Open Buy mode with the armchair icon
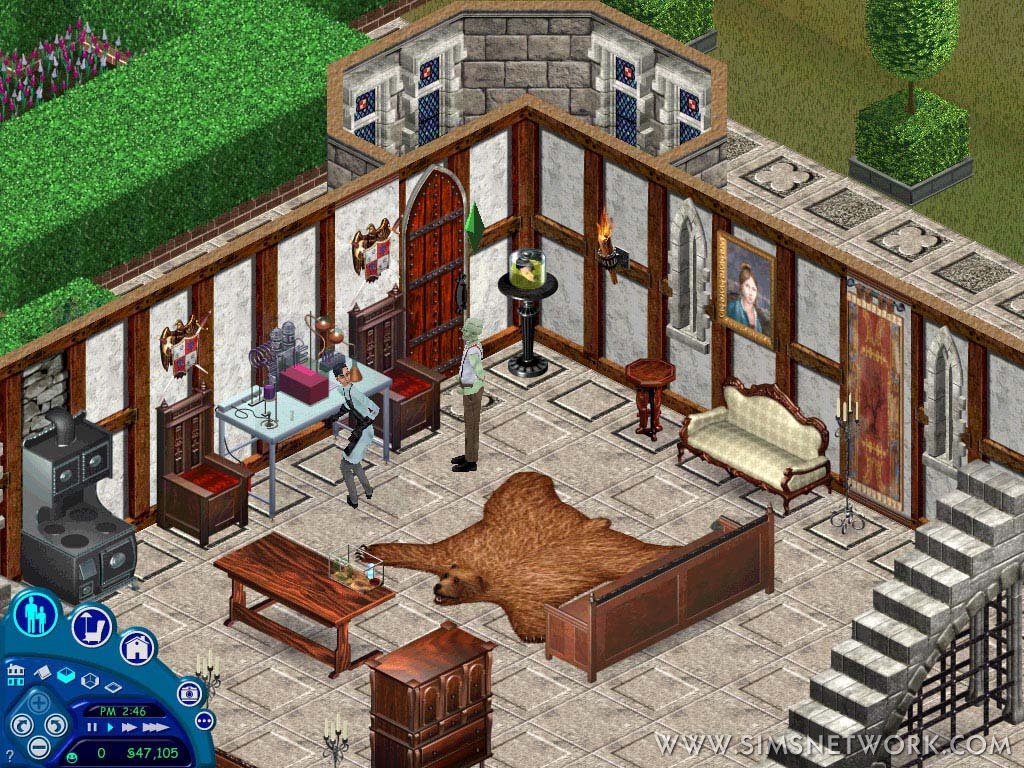Viewport: 1024px width, 768px height. 91,626
